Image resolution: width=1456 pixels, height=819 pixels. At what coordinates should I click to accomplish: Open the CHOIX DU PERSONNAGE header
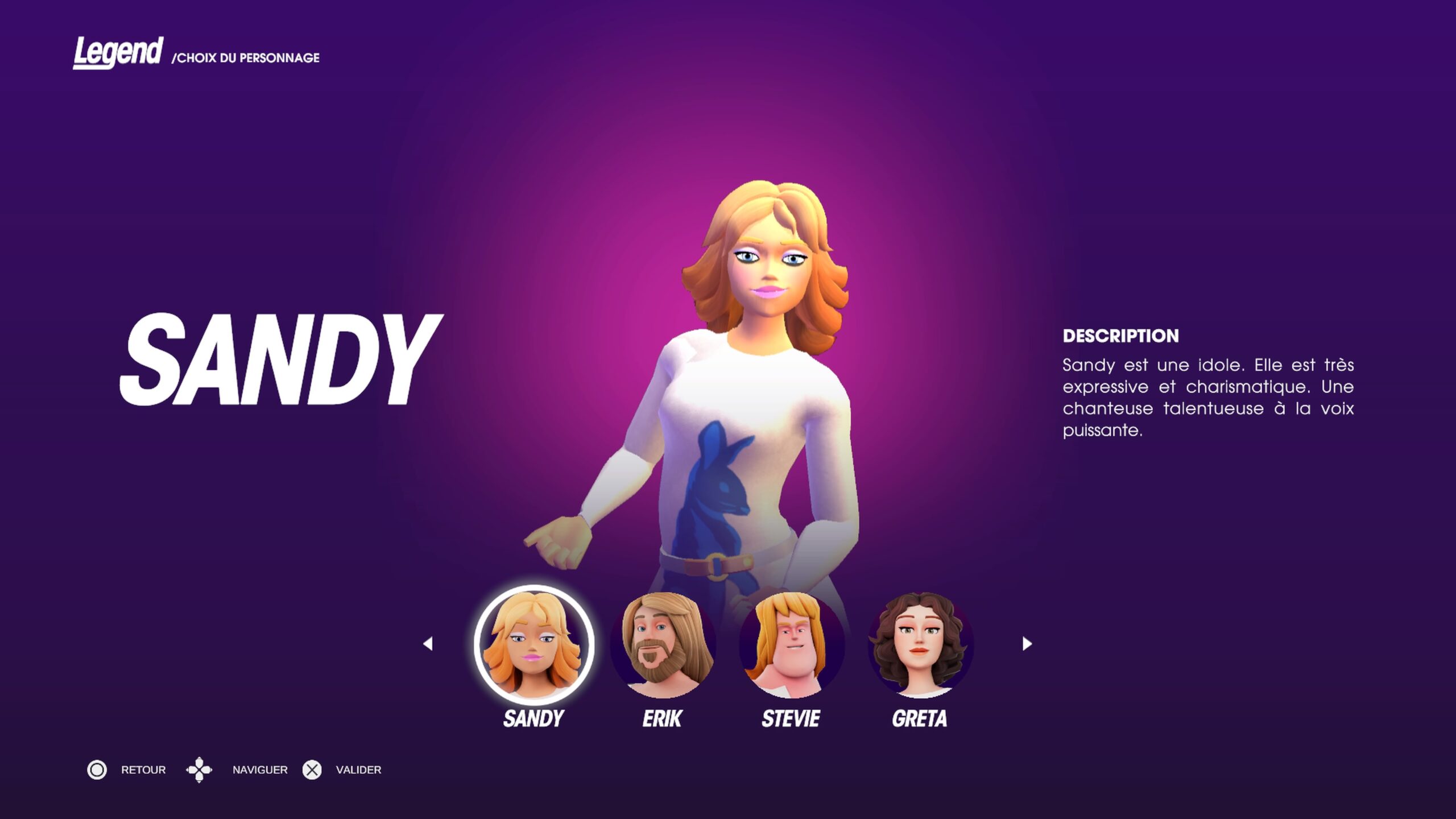pyautogui.click(x=247, y=57)
